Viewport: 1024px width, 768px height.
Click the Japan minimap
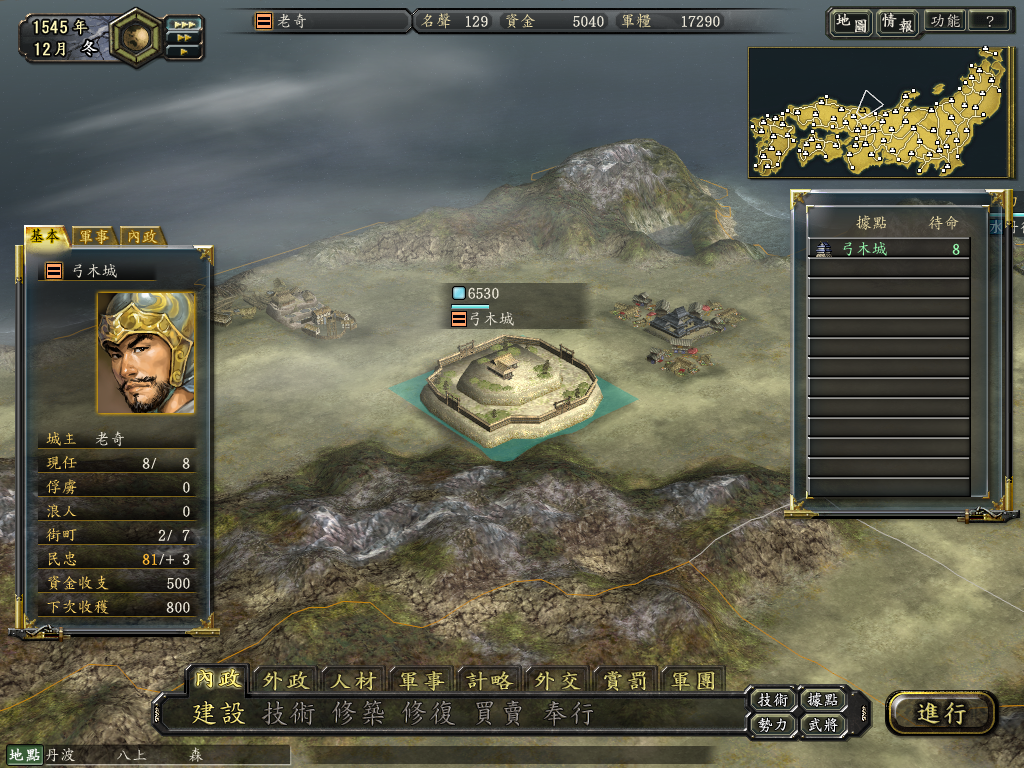(x=878, y=112)
